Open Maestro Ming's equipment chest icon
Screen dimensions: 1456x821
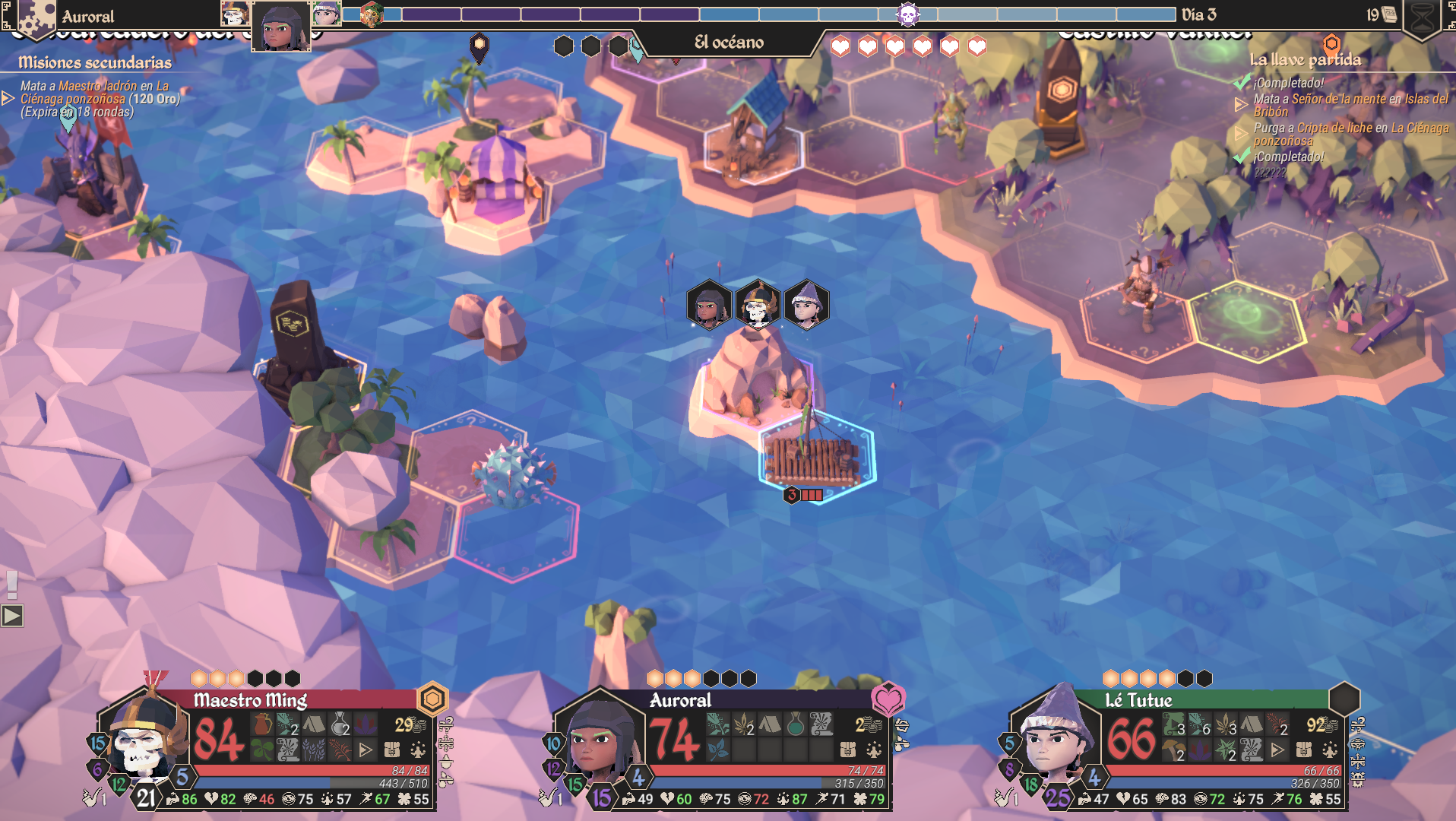point(392,750)
